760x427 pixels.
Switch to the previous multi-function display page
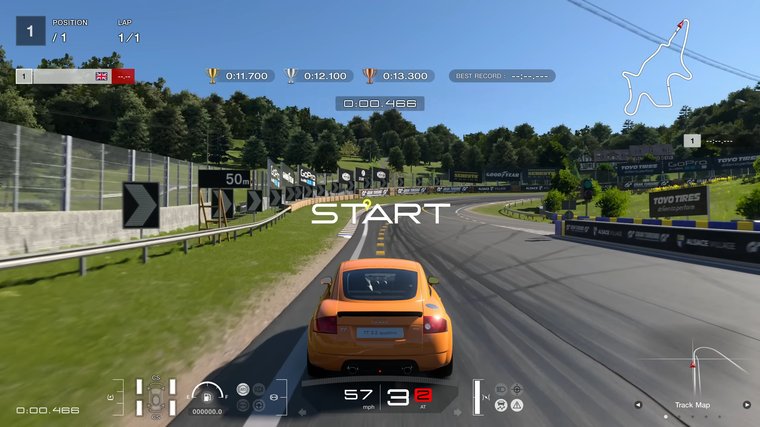639,405
